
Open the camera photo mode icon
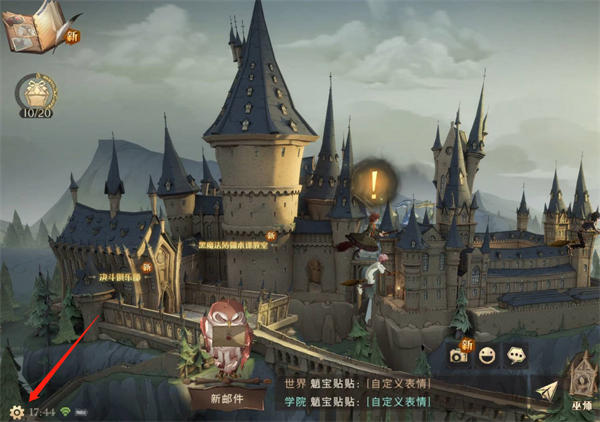pos(459,355)
